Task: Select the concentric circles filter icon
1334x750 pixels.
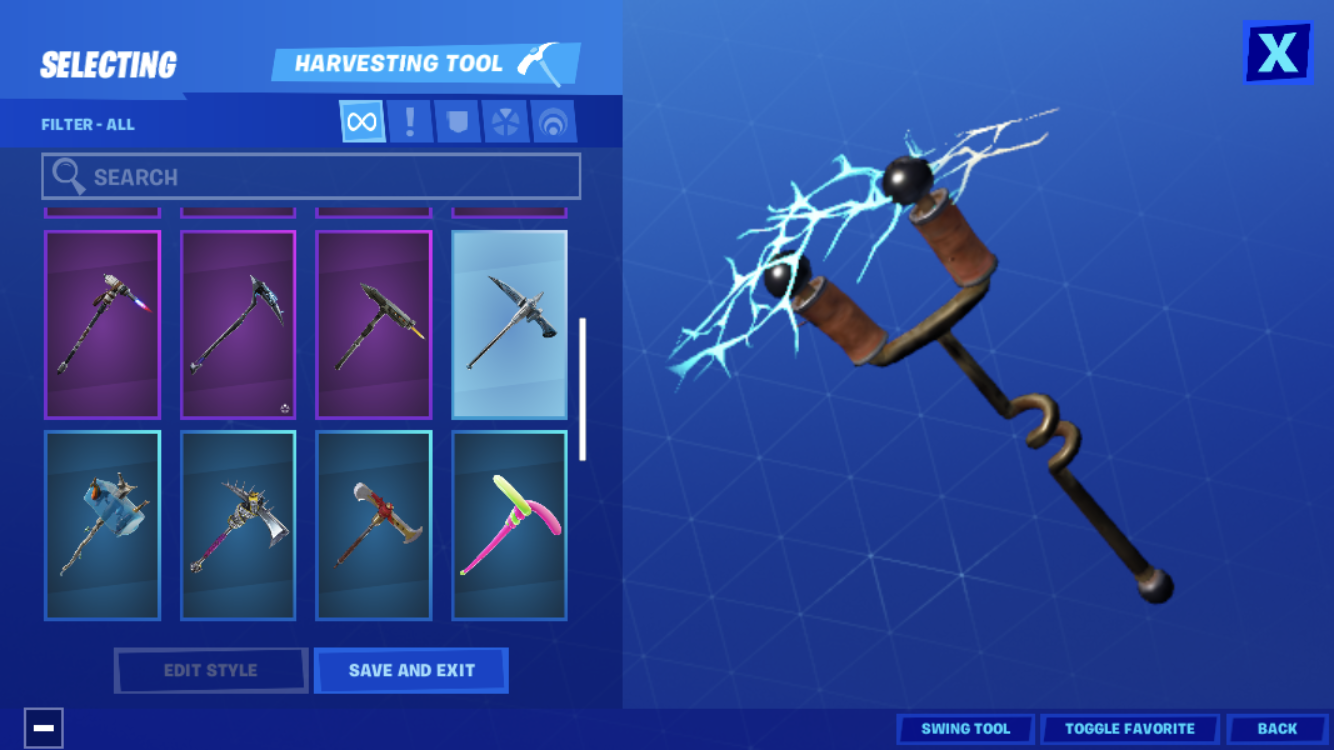Action: (555, 121)
